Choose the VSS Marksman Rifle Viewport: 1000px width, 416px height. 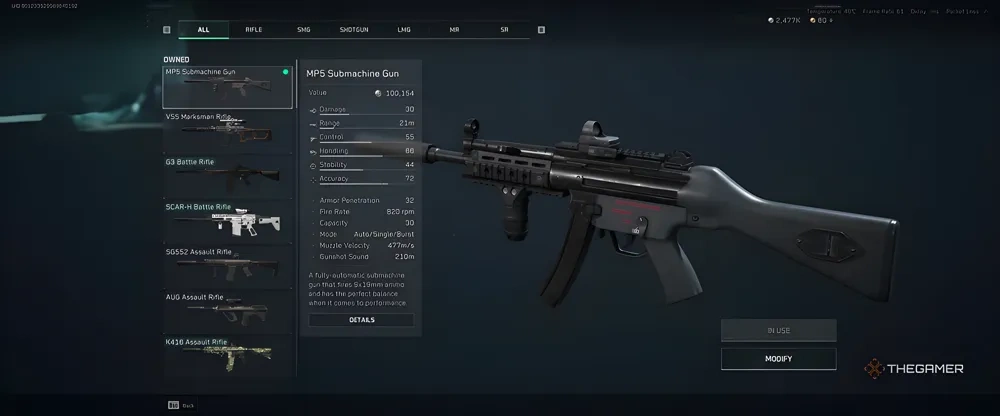tap(228, 132)
